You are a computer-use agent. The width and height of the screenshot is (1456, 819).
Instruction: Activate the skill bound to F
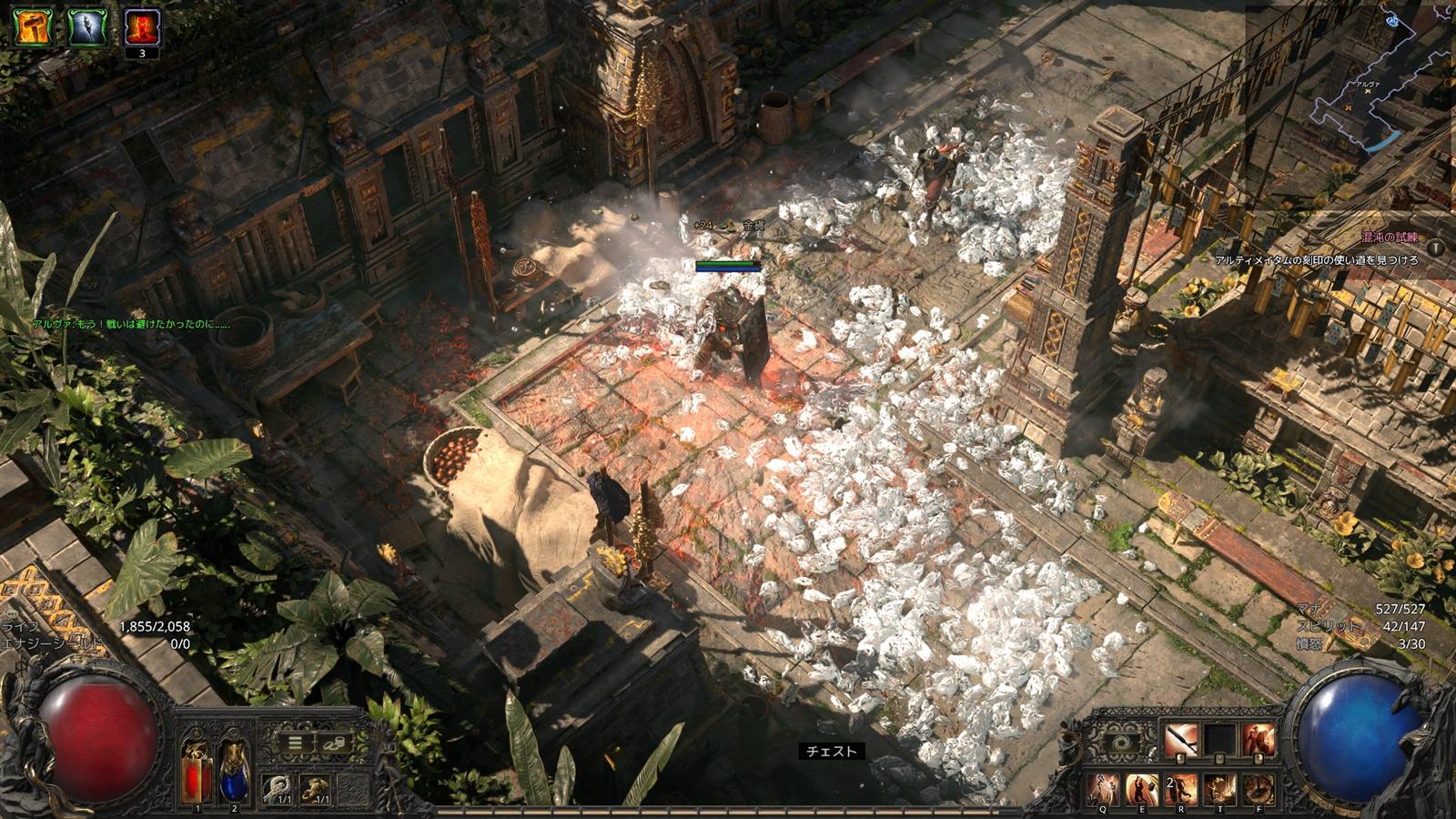(x=1259, y=790)
